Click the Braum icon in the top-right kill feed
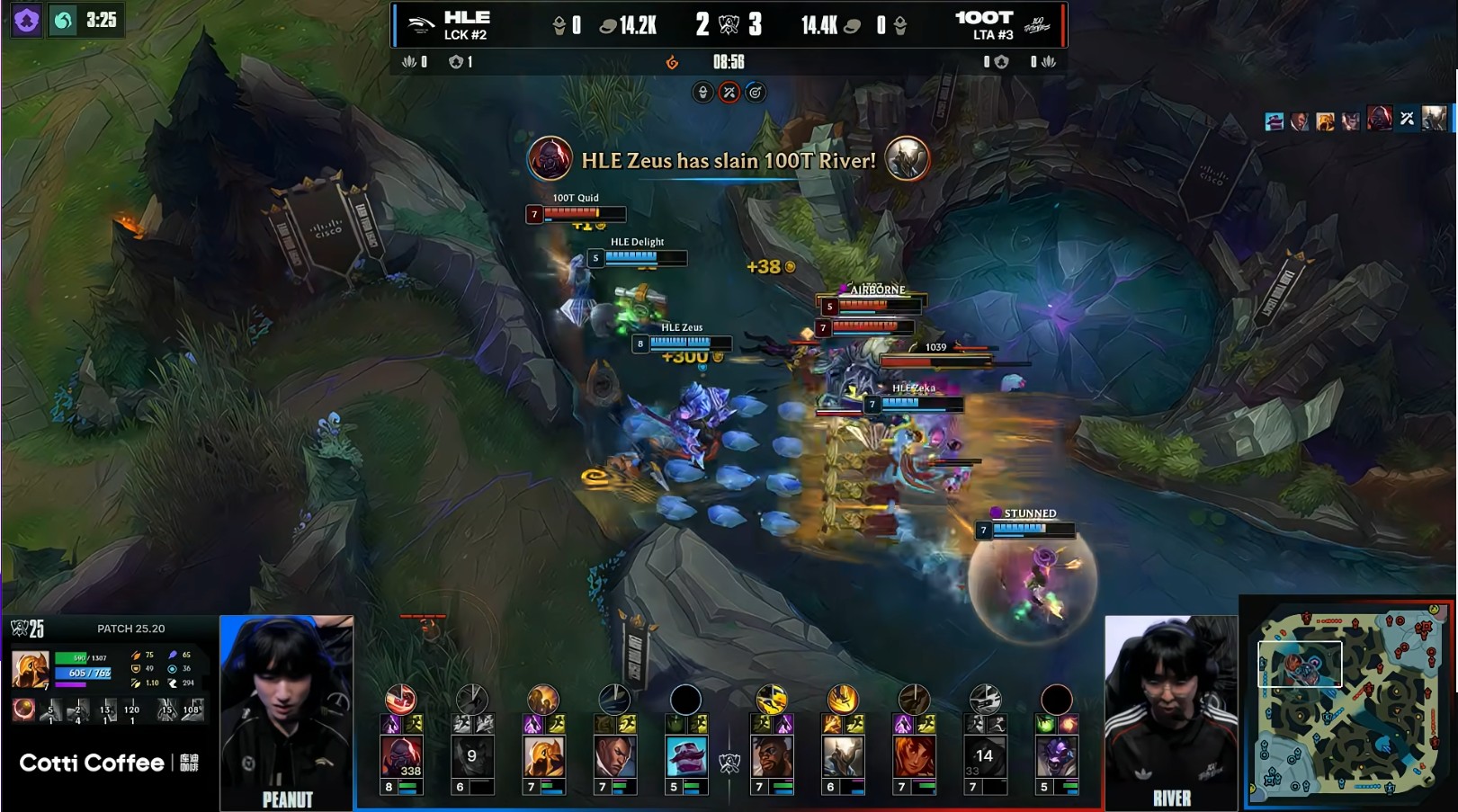The width and height of the screenshot is (1458, 812). click(x=1274, y=120)
